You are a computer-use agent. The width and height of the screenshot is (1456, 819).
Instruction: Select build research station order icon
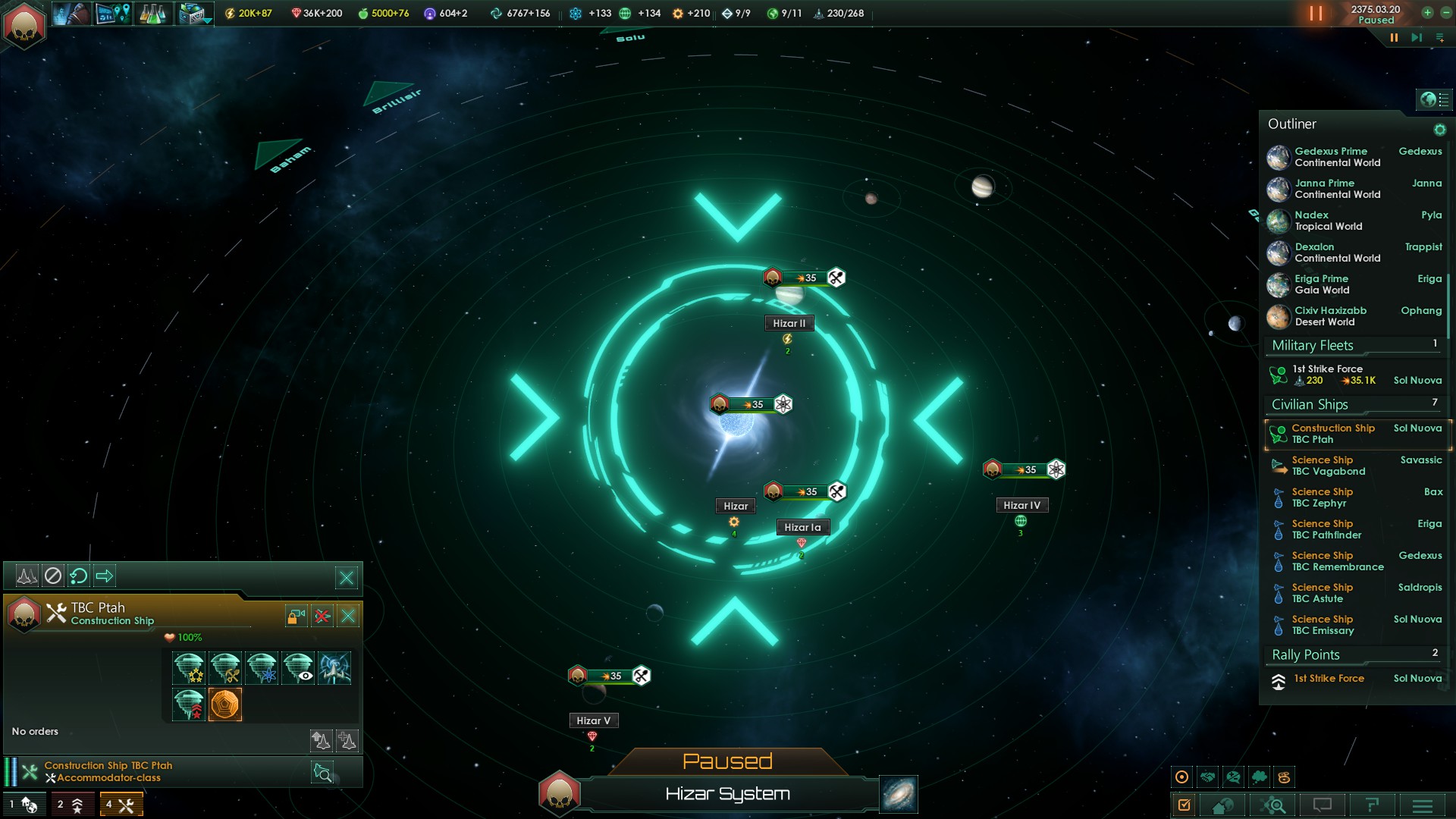(x=262, y=668)
